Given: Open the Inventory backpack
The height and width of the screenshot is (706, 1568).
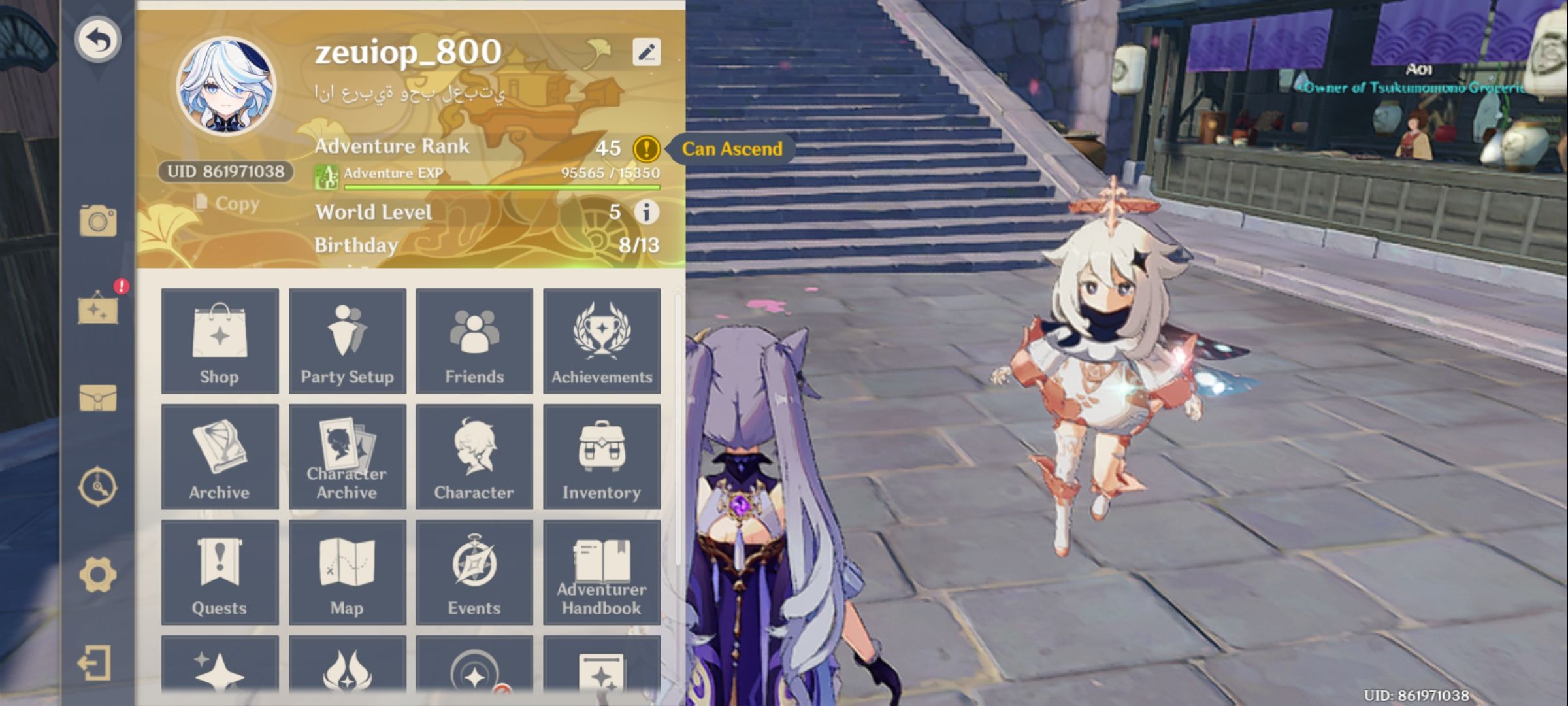Looking at the screenshot, I should click(x=601, y=456).
